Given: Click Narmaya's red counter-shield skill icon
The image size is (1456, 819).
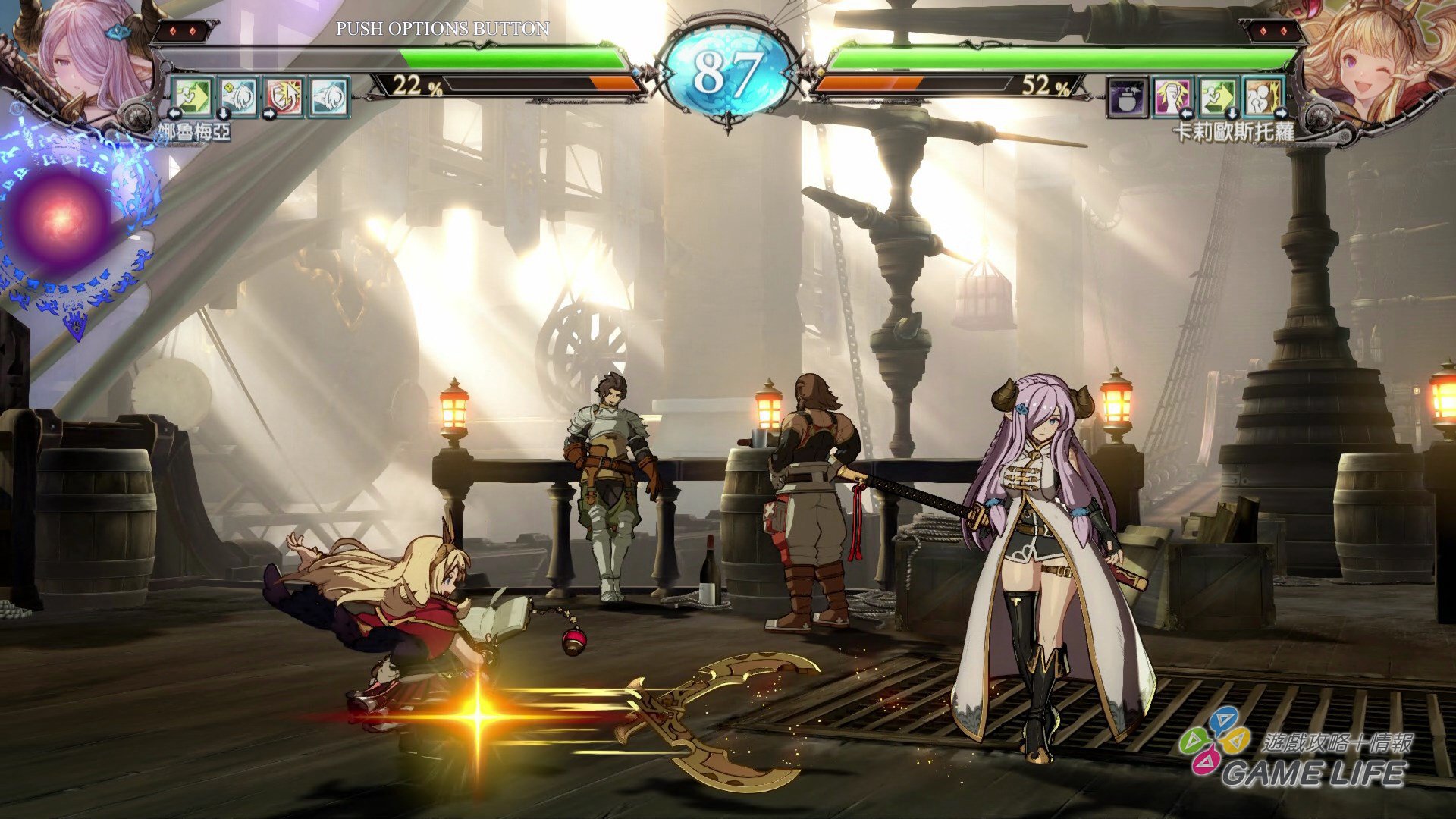Looking at the screenshot, I should 284,95.
